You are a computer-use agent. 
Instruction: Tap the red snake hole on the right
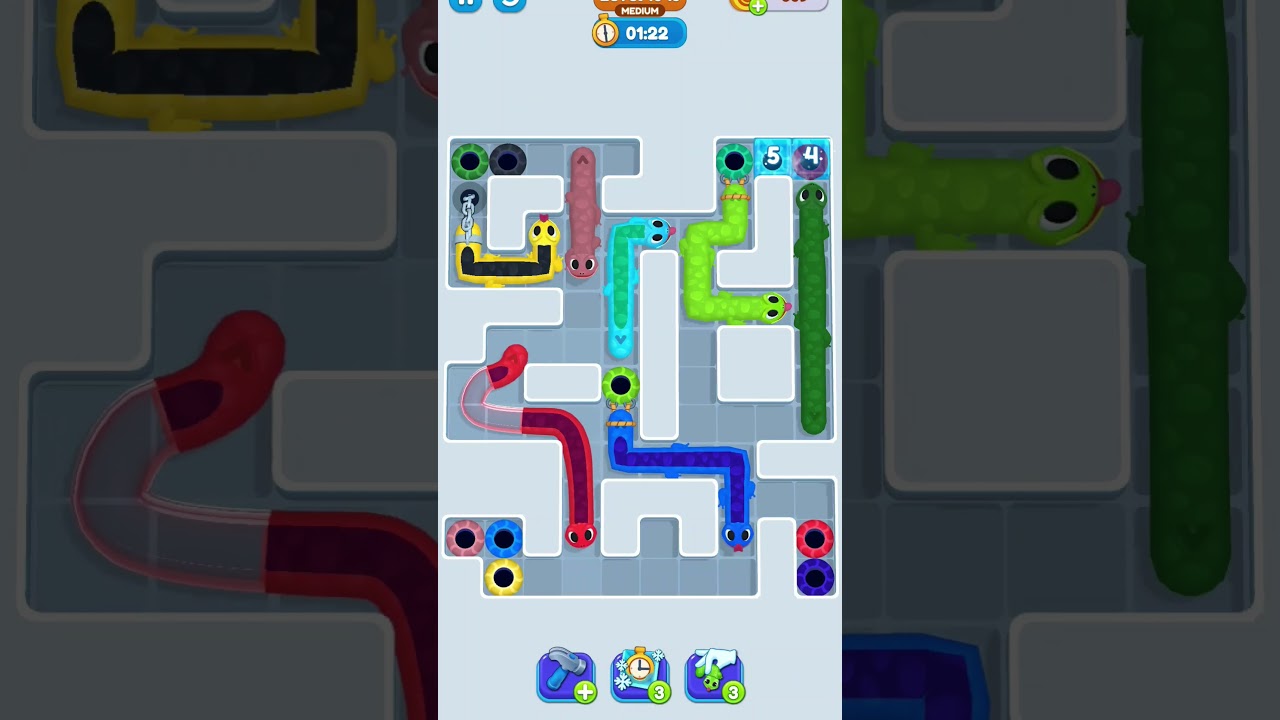(x=817, y=538)
